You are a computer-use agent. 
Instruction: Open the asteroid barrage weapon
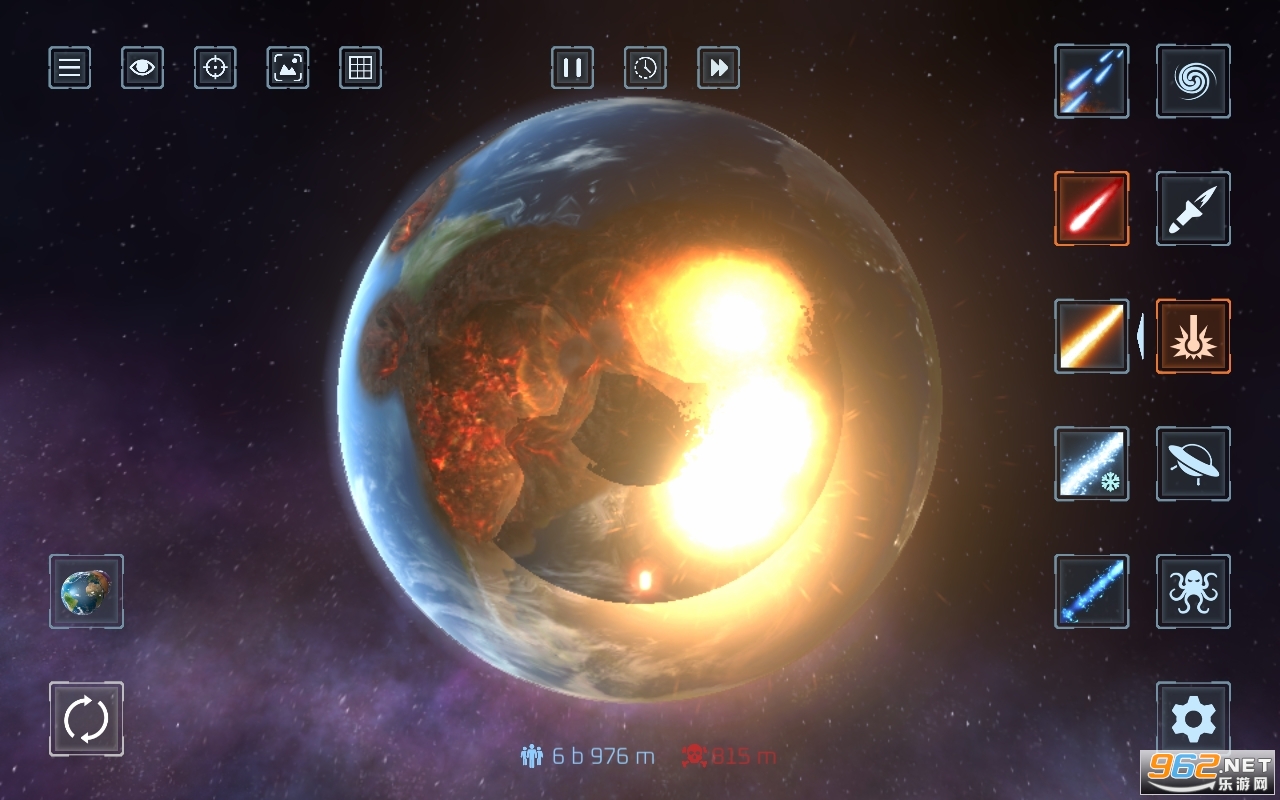[x=1091, y=81]
